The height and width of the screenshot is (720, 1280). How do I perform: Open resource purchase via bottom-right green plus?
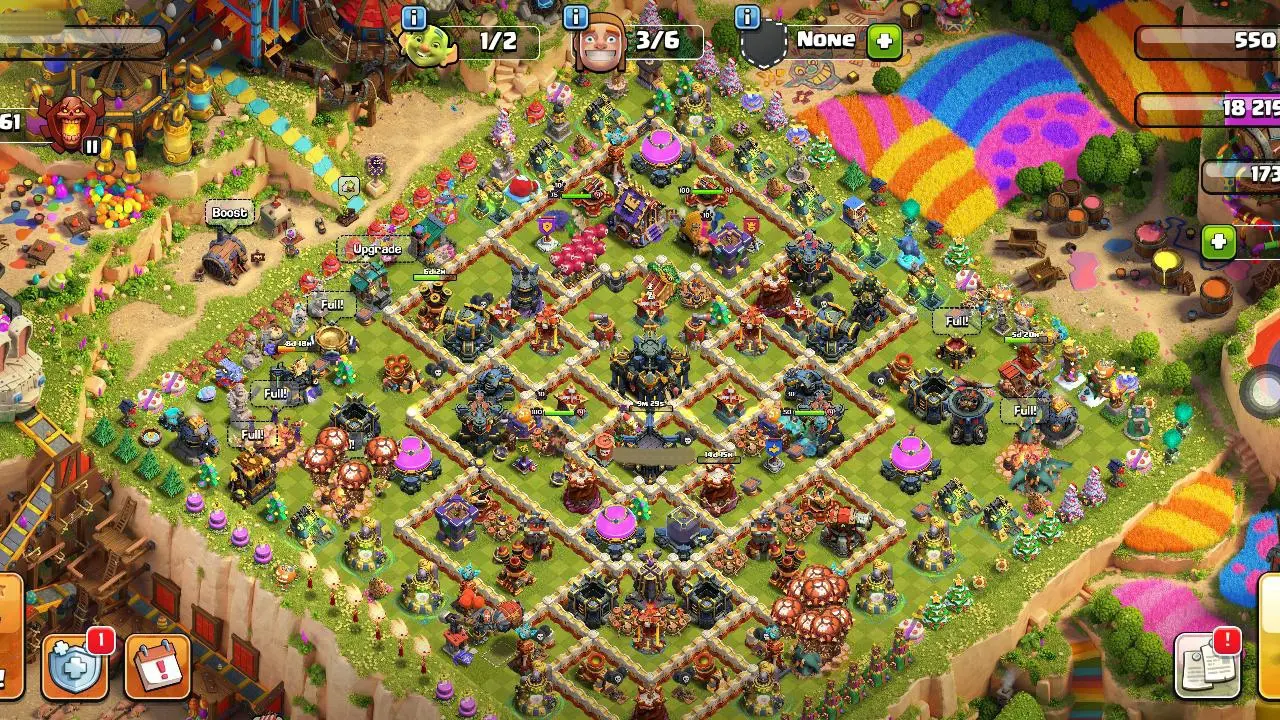(1216, 240)
